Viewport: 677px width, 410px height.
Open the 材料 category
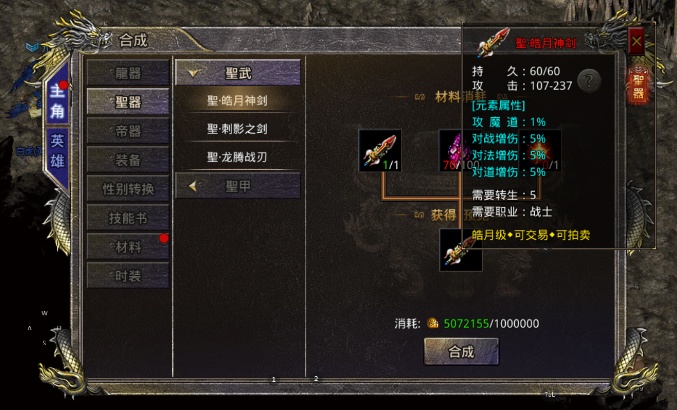(128, 246)
